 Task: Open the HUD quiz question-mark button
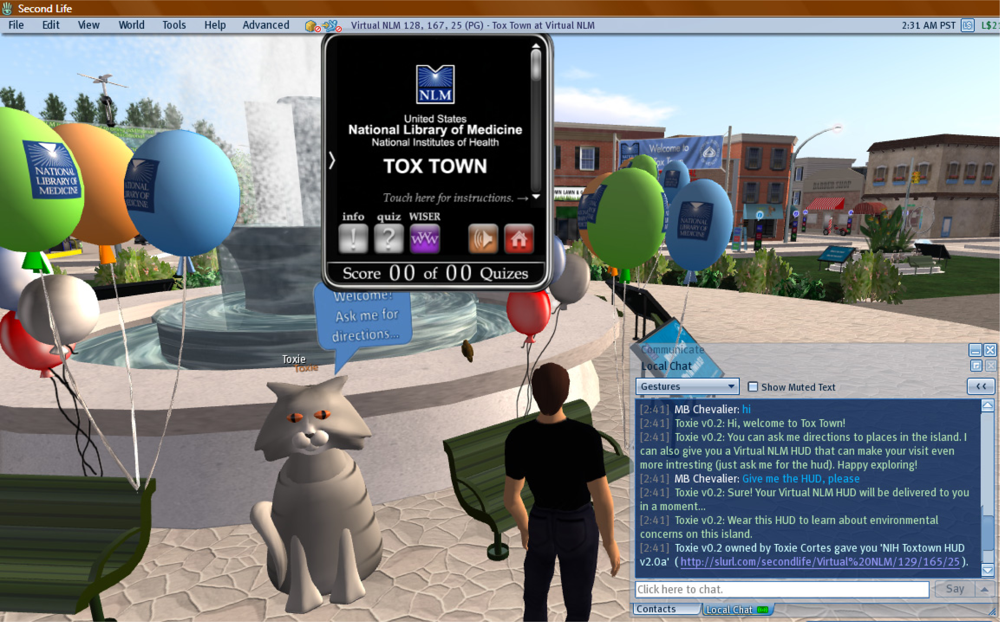point(388,238)
